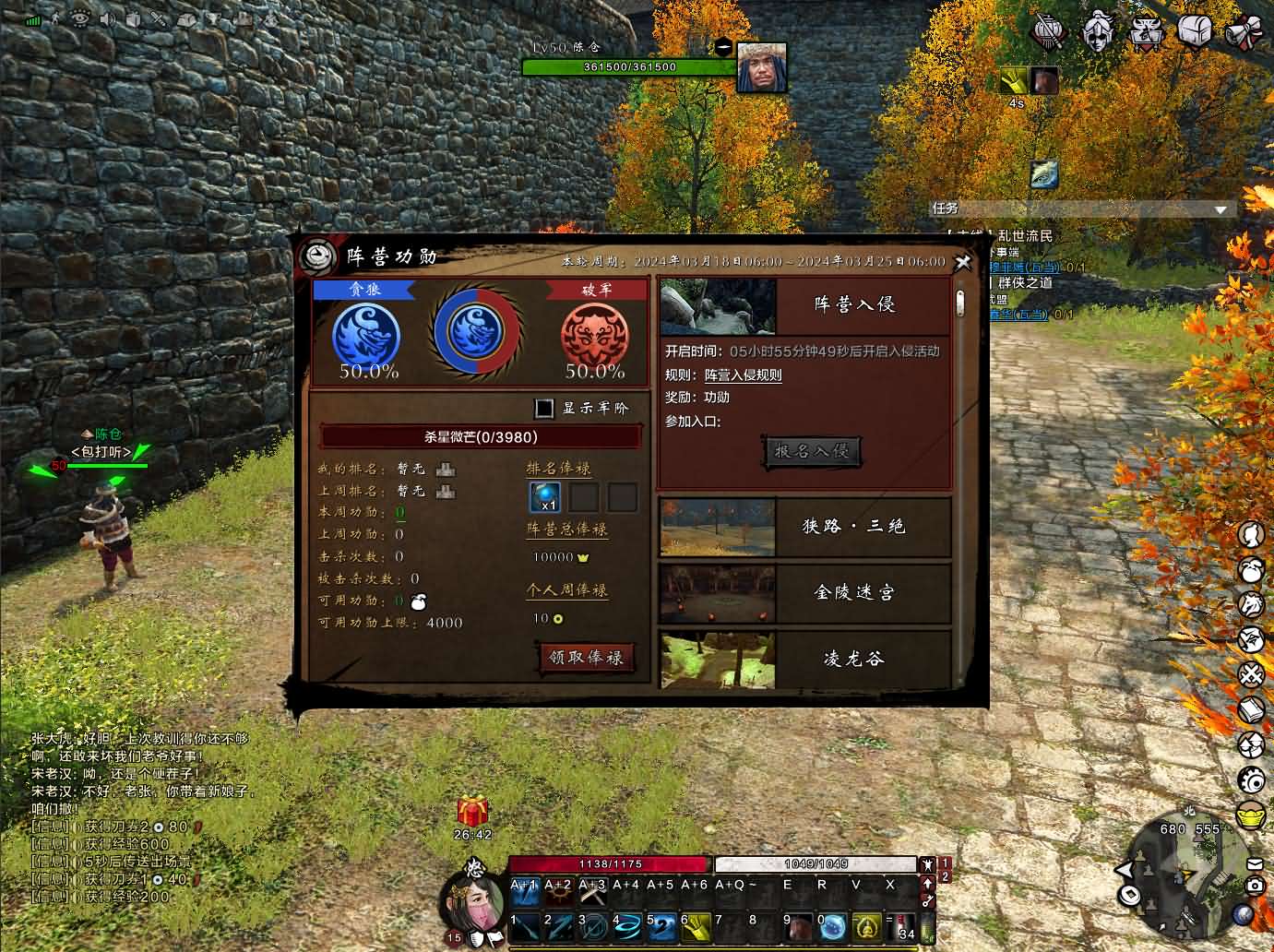Select the 狭路·三绝 activity entry

804,527
